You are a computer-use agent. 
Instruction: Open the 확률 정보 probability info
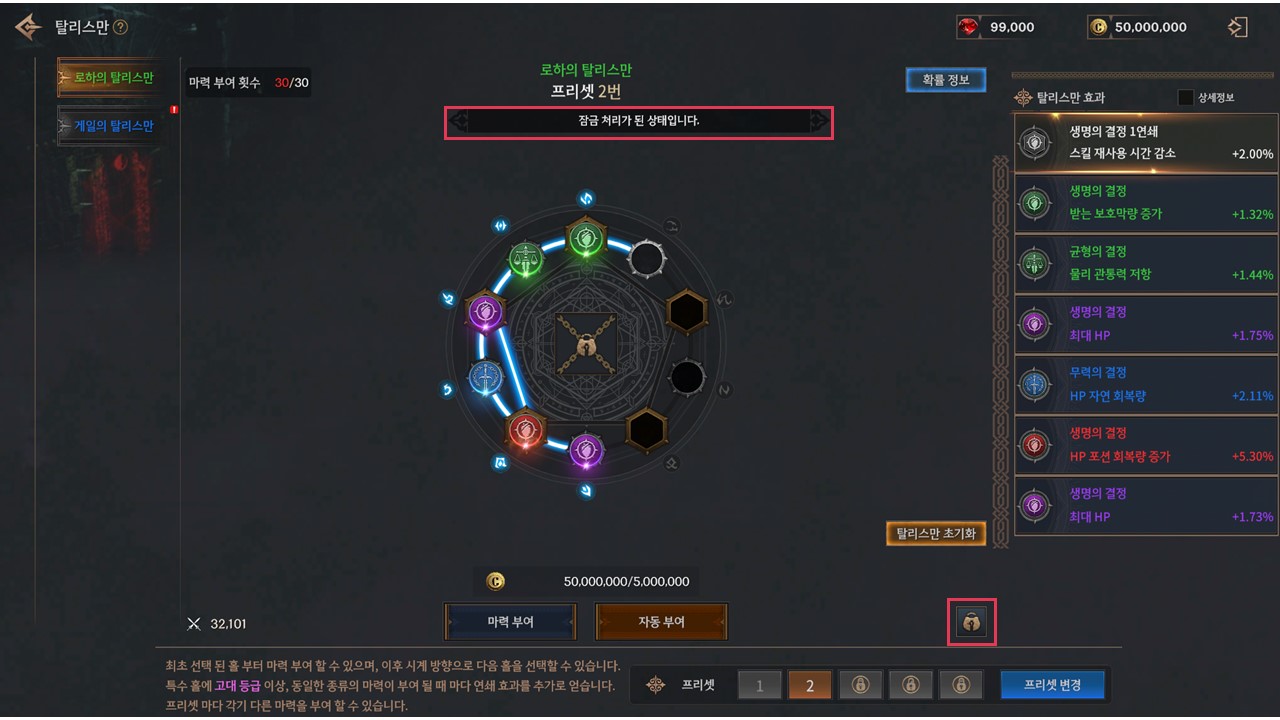tap(945, 80)
